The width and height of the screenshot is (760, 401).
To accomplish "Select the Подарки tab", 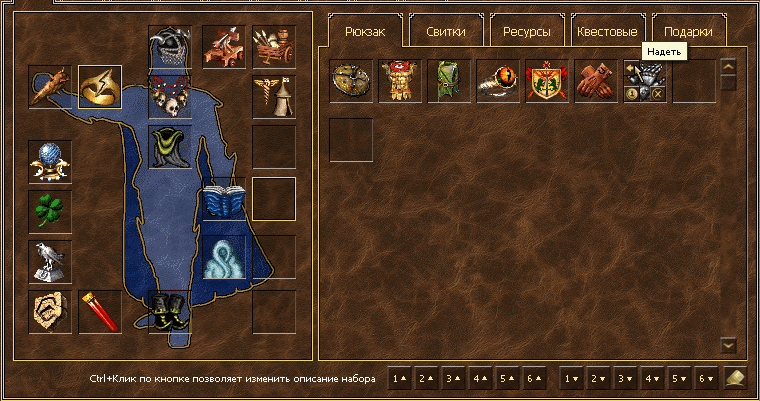I will pos(689,31).
